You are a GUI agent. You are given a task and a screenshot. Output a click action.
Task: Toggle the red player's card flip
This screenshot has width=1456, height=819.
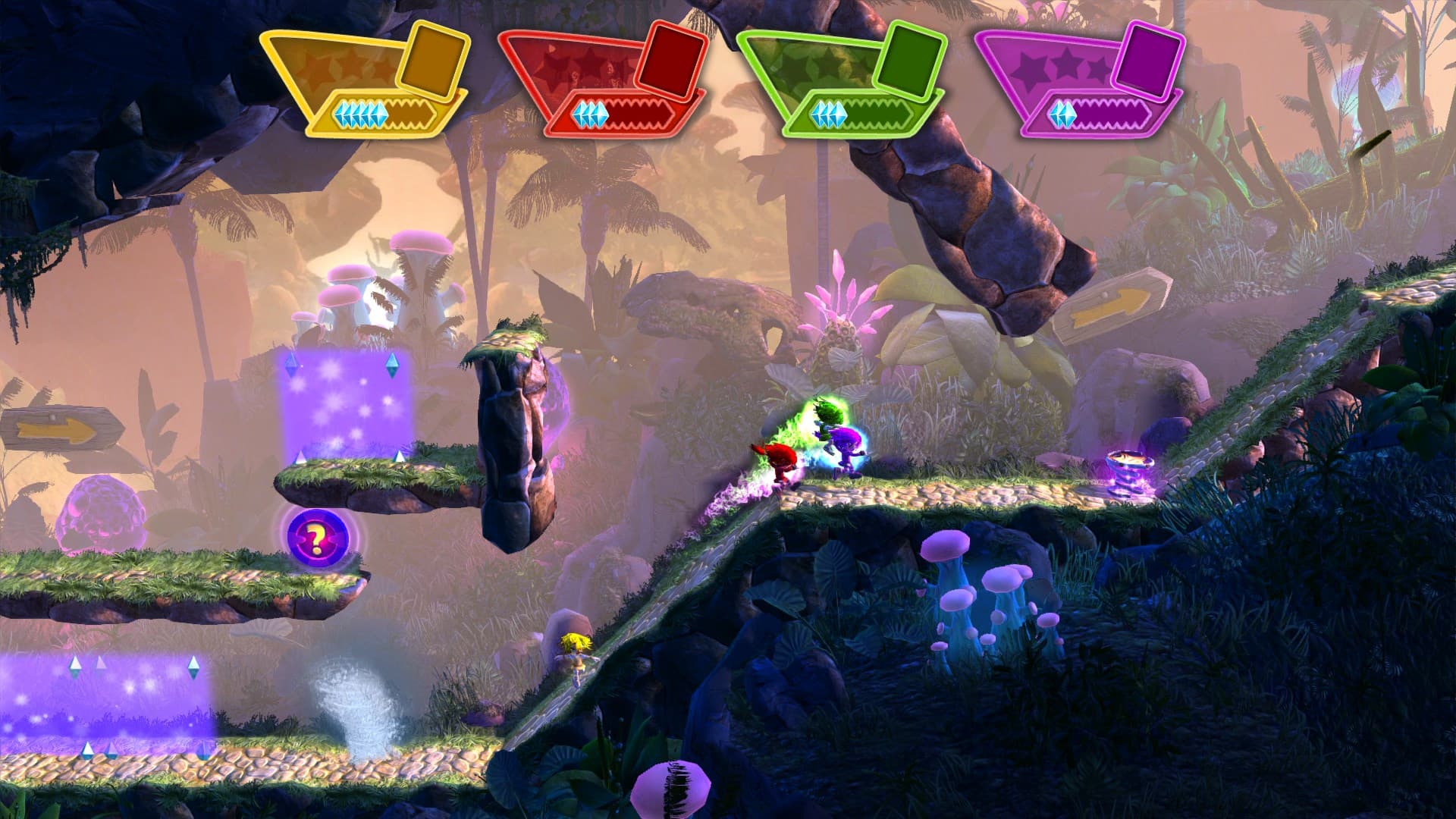pyautogui.click(x=670, y=59)
